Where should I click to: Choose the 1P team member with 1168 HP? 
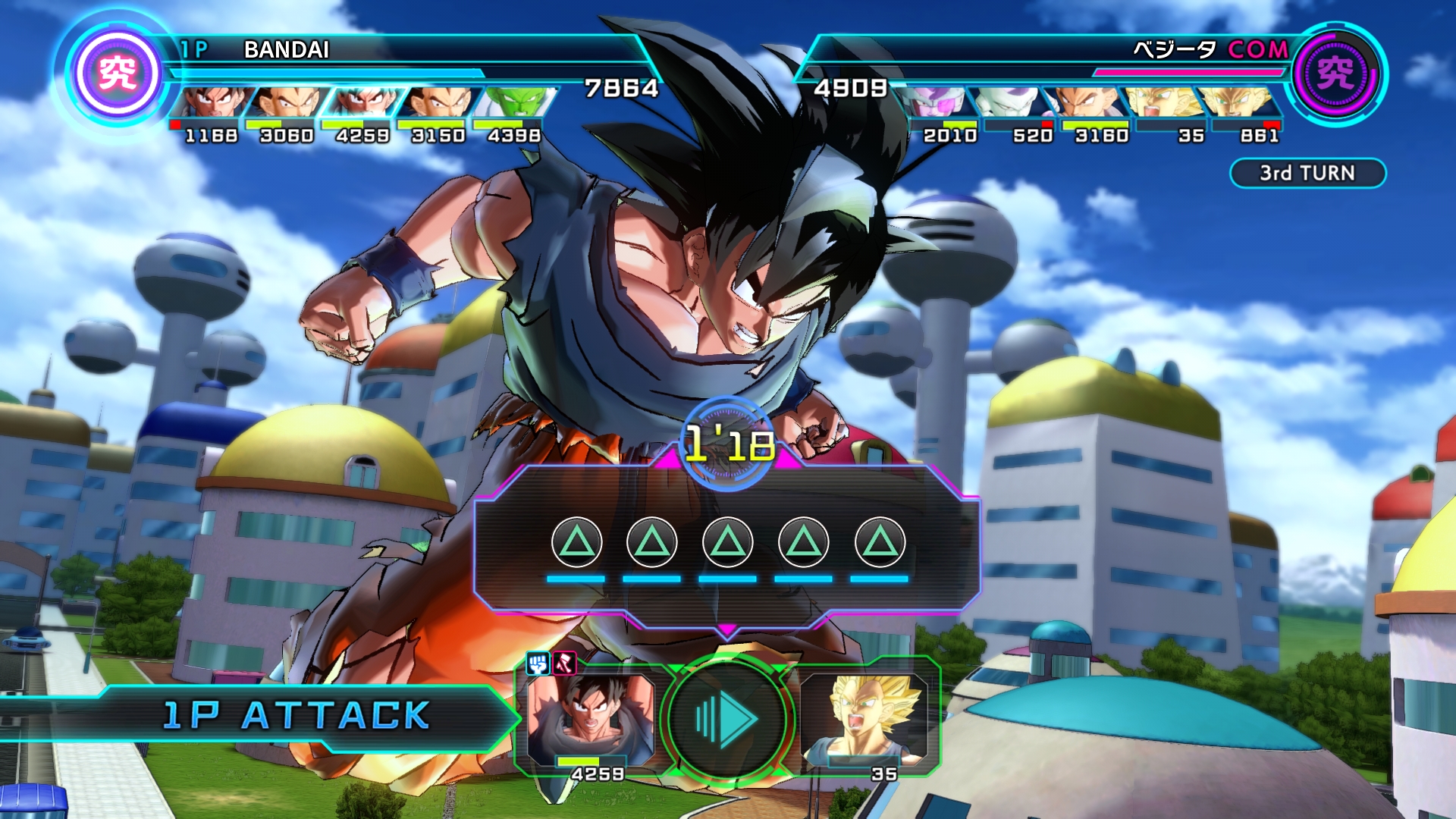point(211,102)
